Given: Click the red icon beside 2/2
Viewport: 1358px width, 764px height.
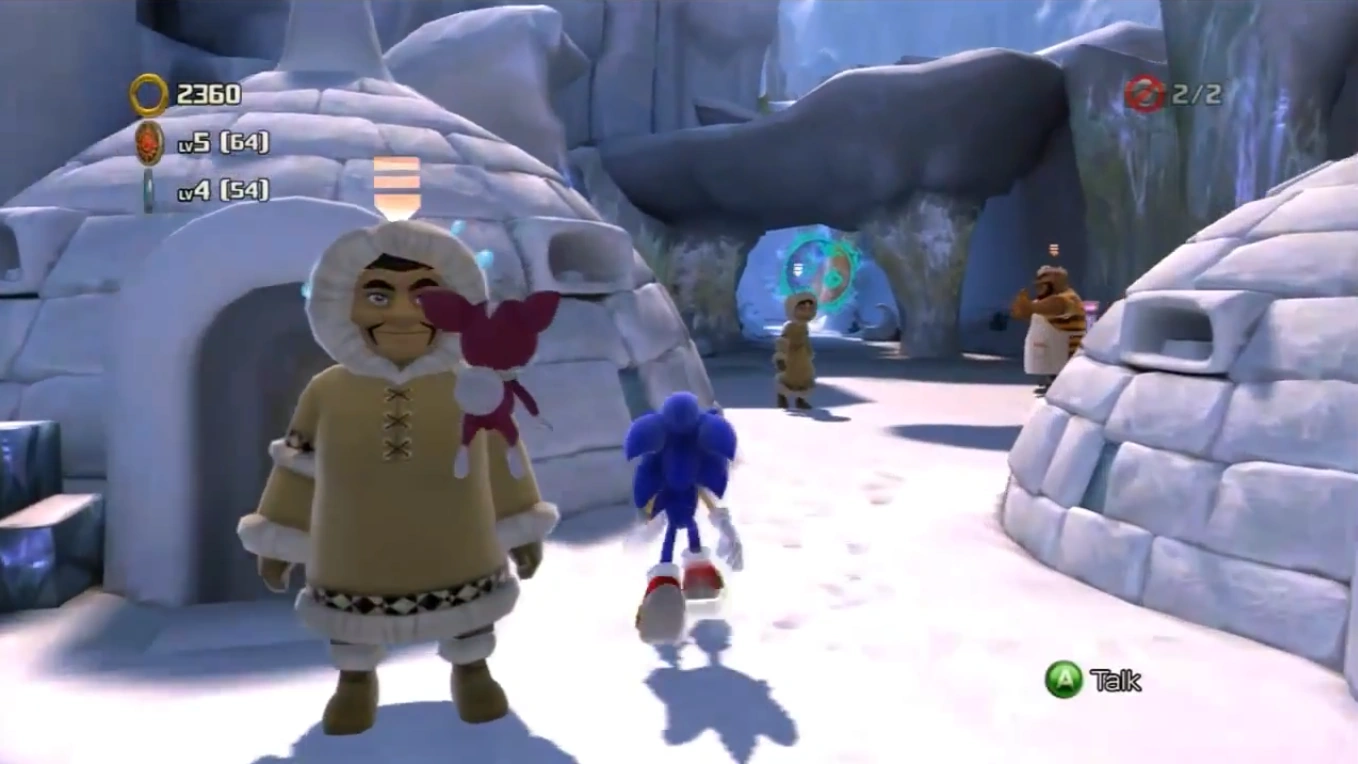Looking at the screenshot, I should tap(1145, 94).
